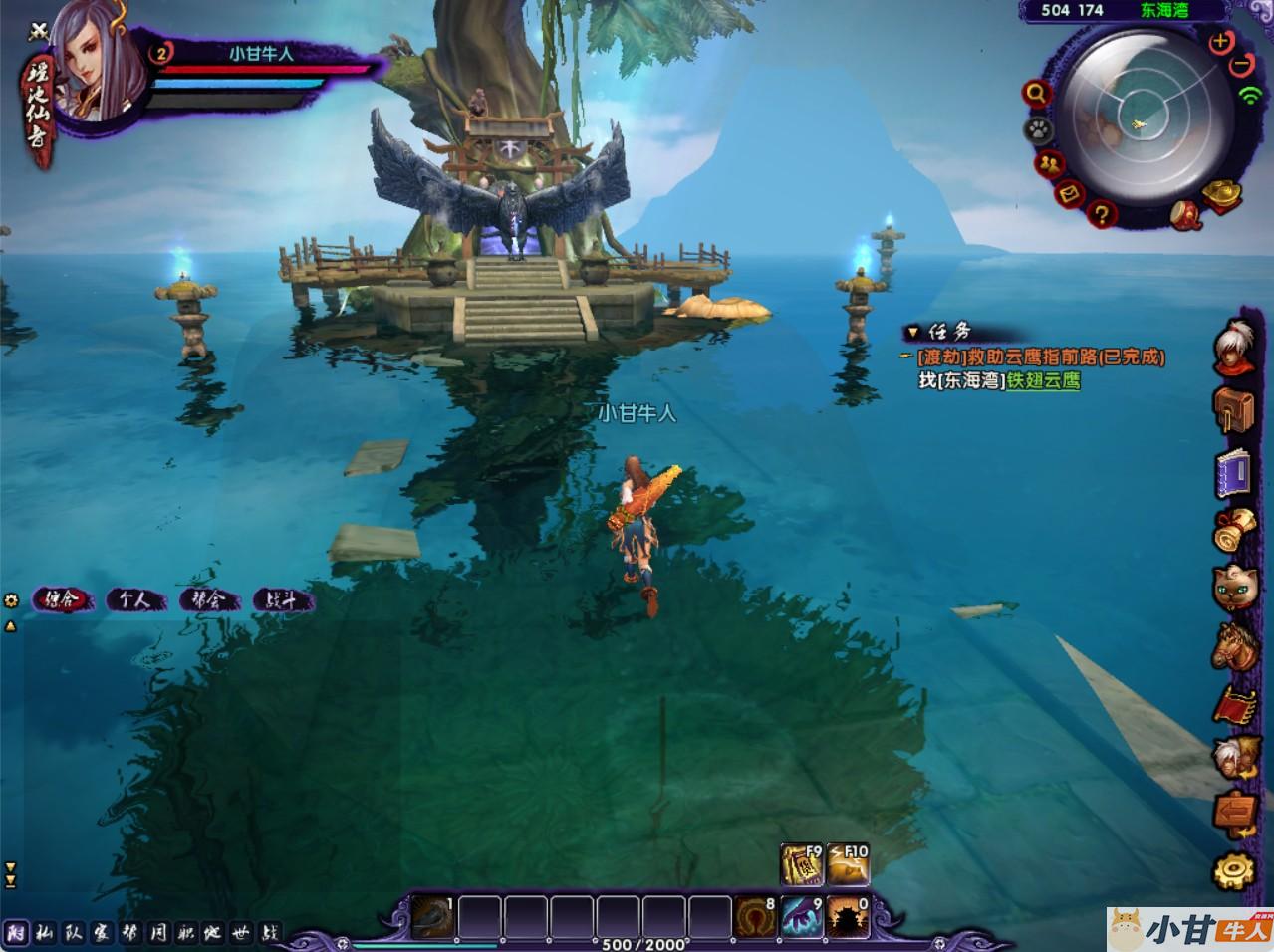Open the horse mount icon
The width and height of the screenshot is (1274, 952).
point(1233,645)
